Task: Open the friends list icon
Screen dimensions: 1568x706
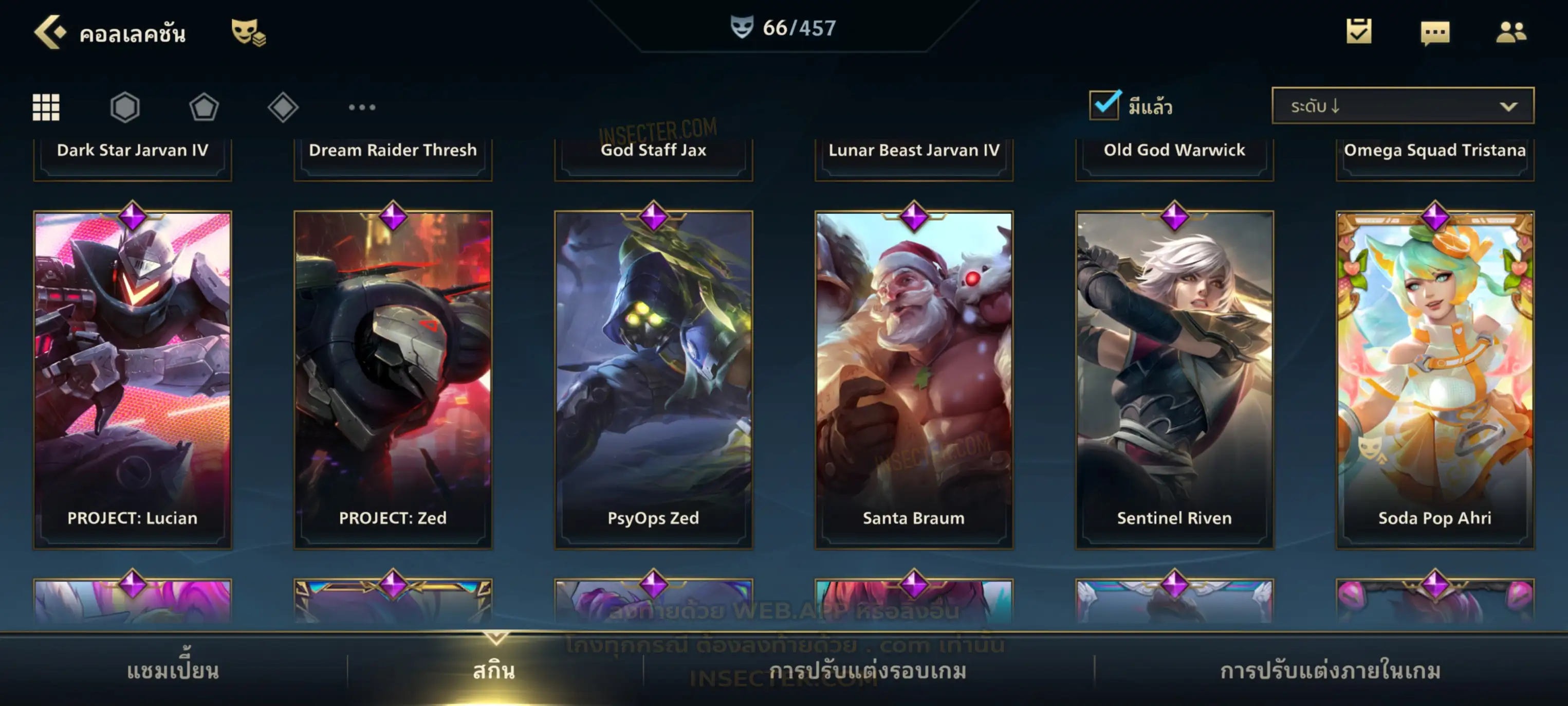Action: pos(1511,32)
